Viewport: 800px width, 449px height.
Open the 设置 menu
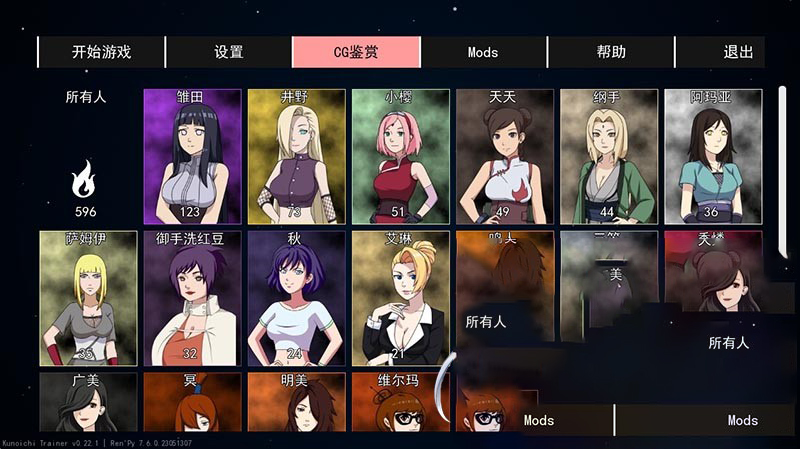pyautogui.click(x=229, y=52)
